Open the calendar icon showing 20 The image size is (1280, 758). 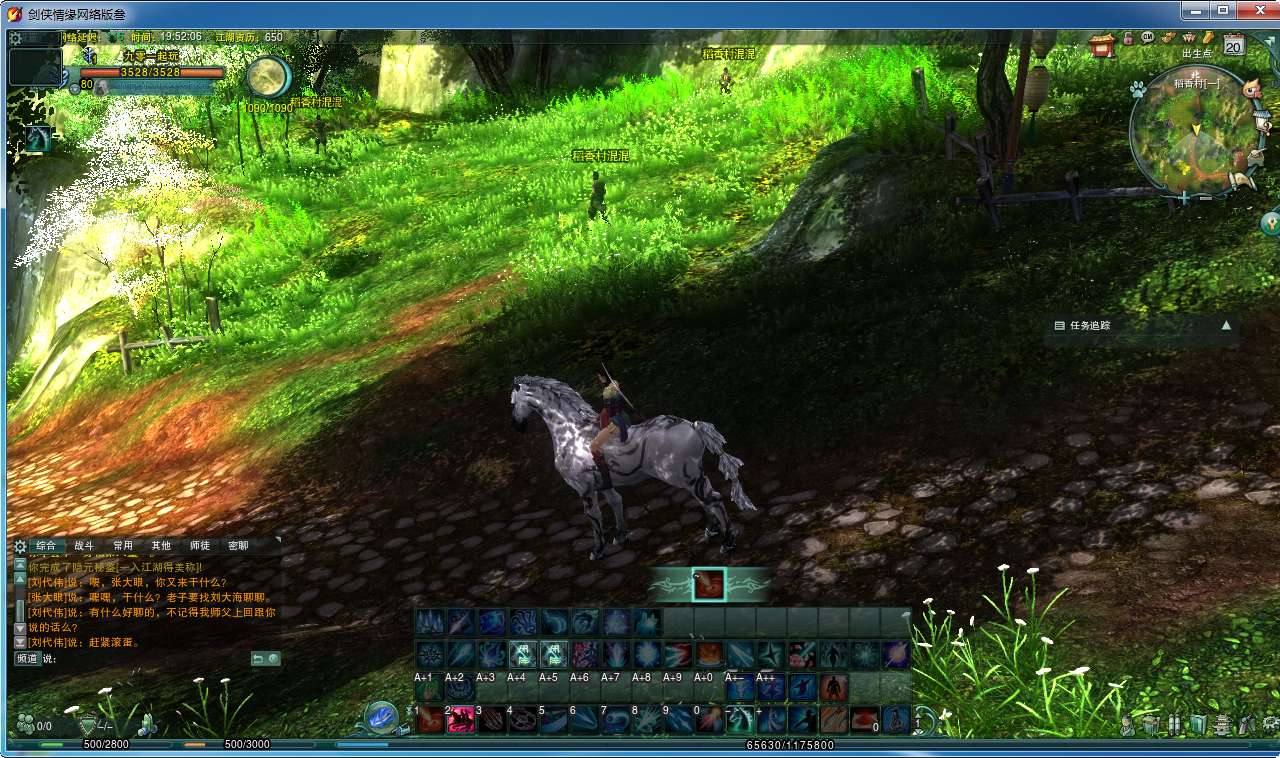[x=1233, y=45]
